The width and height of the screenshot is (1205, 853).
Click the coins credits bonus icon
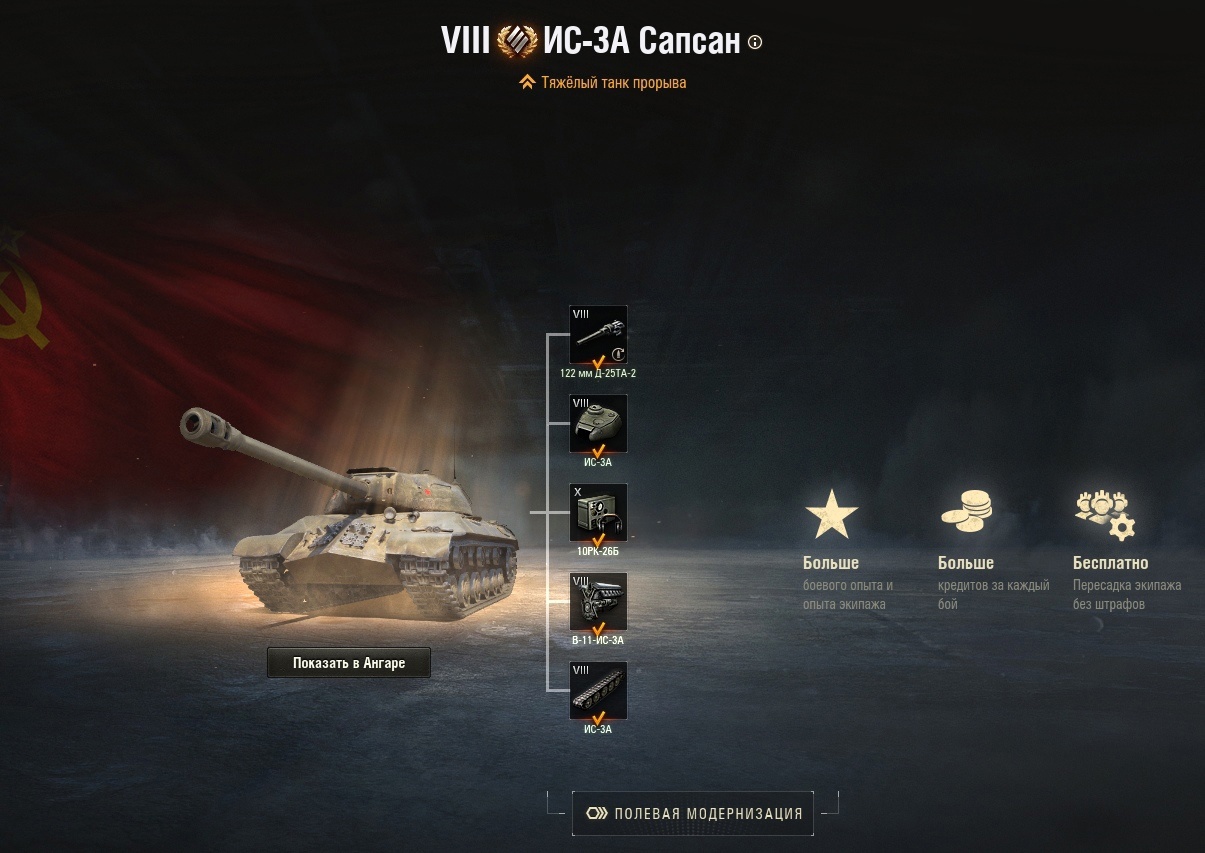(966, 512)
